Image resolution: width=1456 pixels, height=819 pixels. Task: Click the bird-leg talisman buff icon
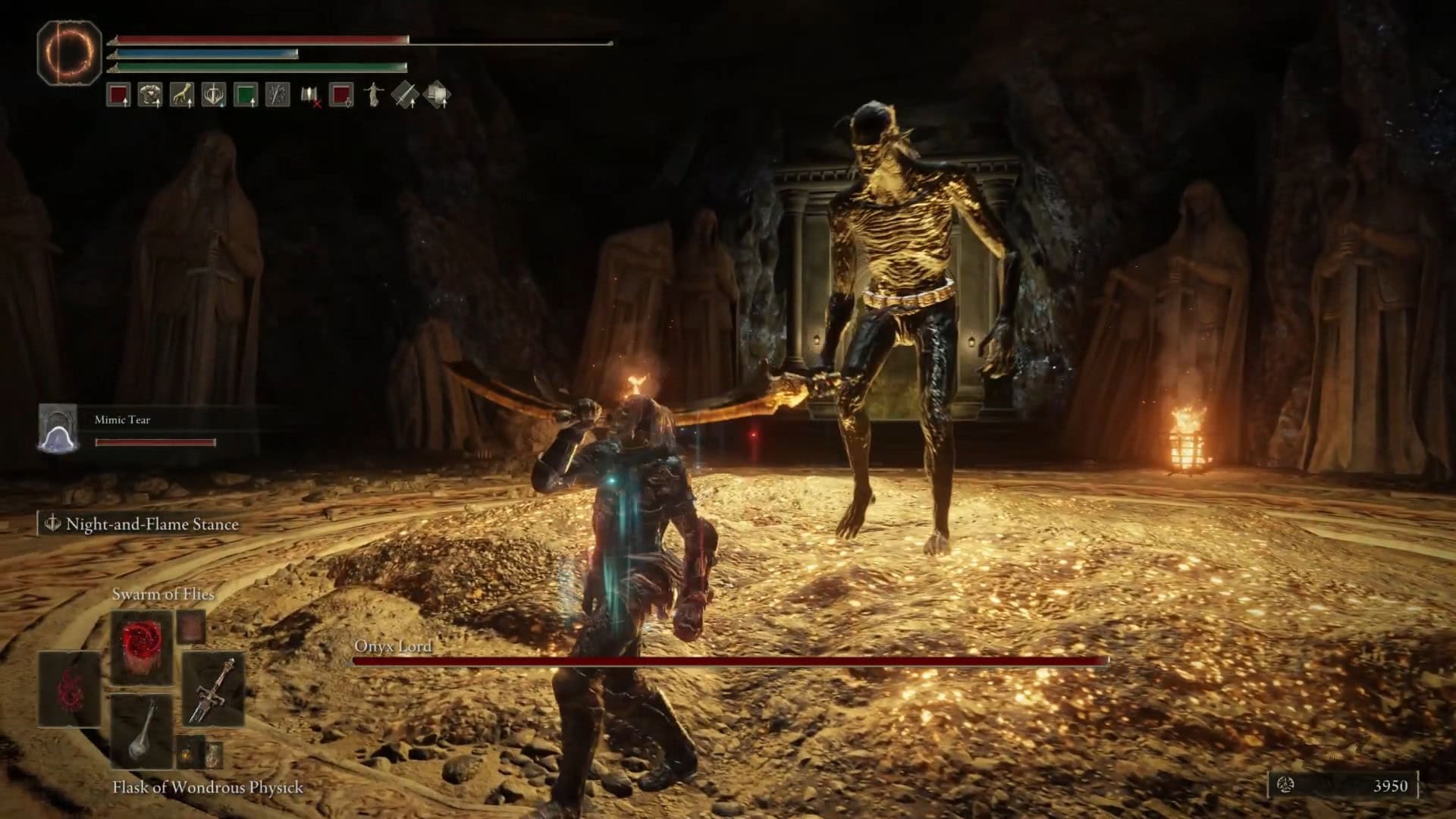click(x=182, y=95)
